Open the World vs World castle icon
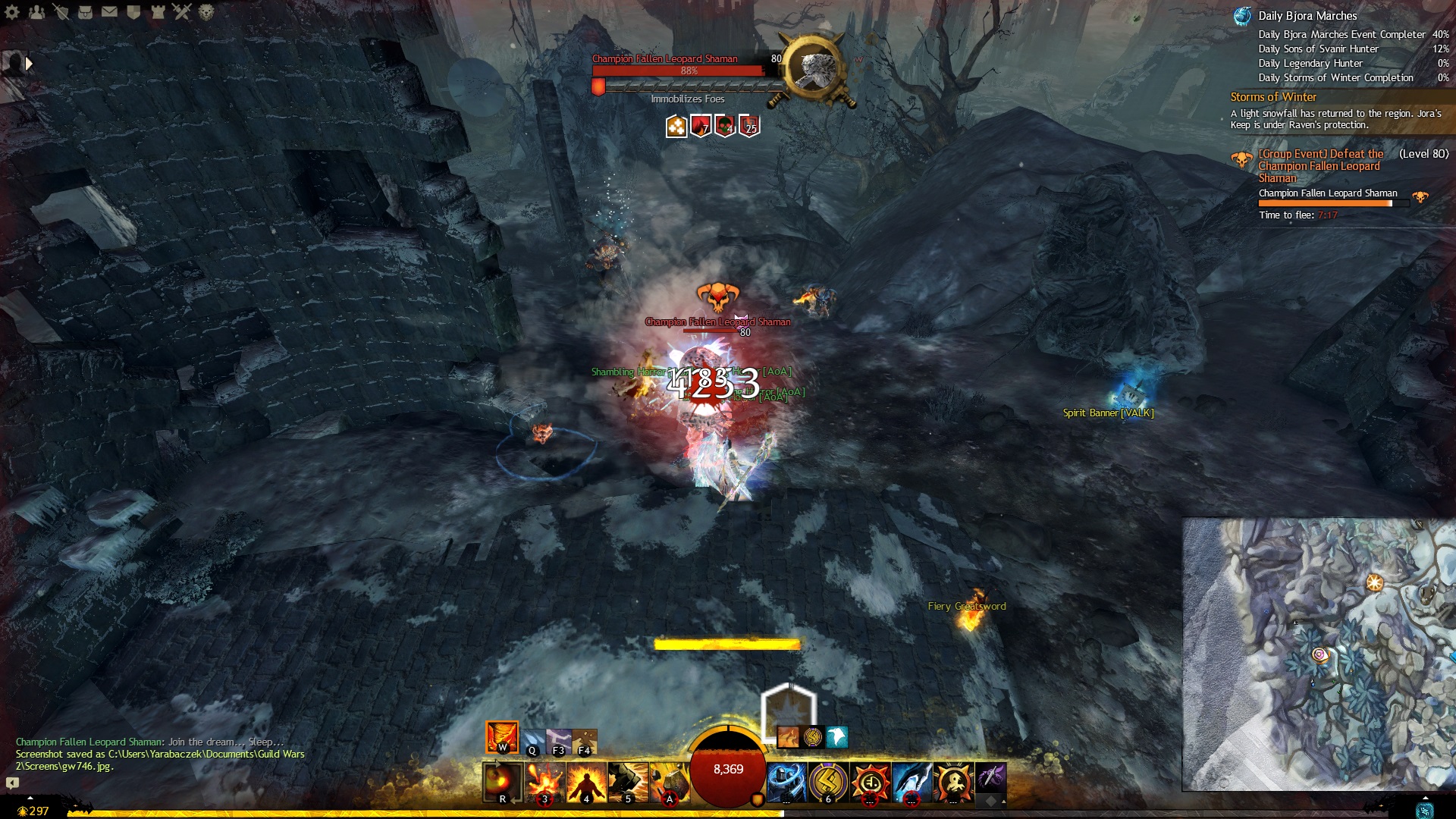 (158, 11)
